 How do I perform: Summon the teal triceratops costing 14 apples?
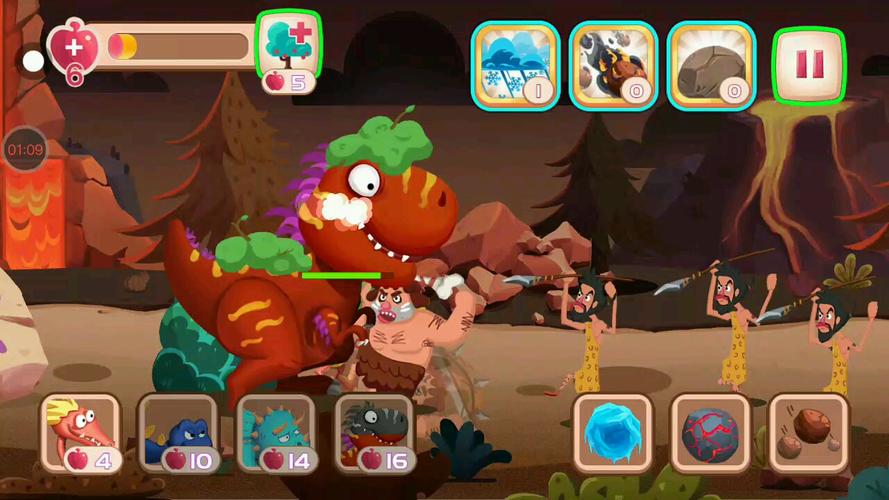277,434
